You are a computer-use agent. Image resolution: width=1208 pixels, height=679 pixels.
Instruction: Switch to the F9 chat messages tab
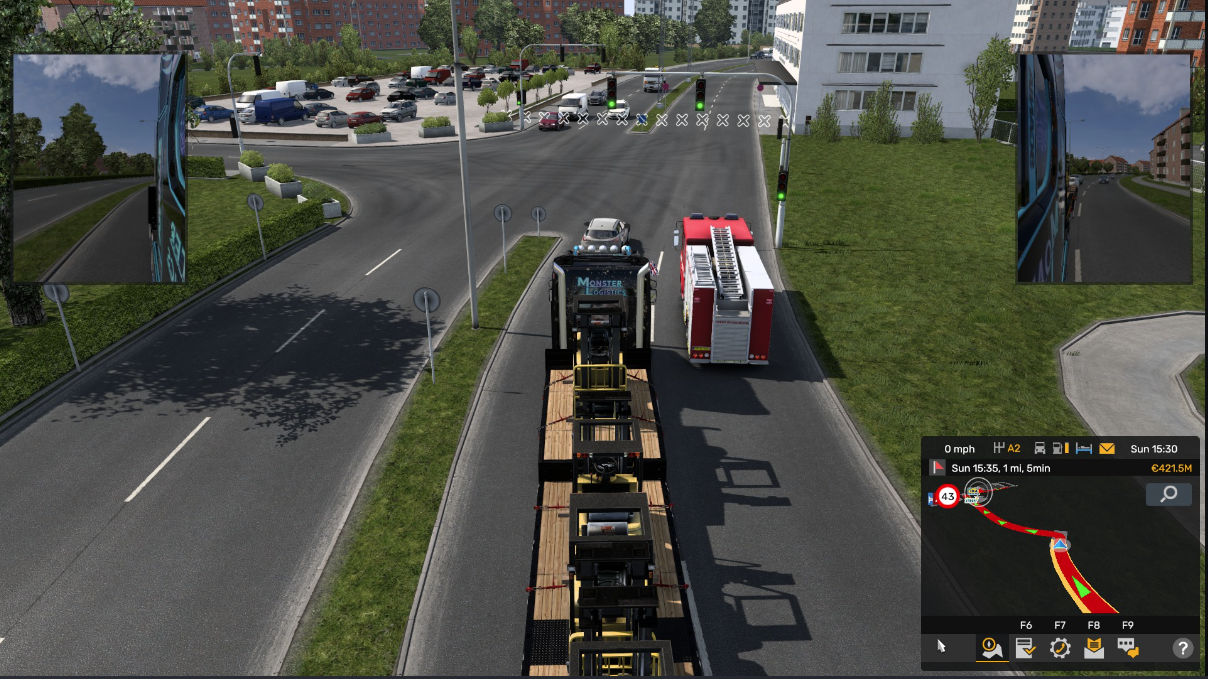[1128, 648]
